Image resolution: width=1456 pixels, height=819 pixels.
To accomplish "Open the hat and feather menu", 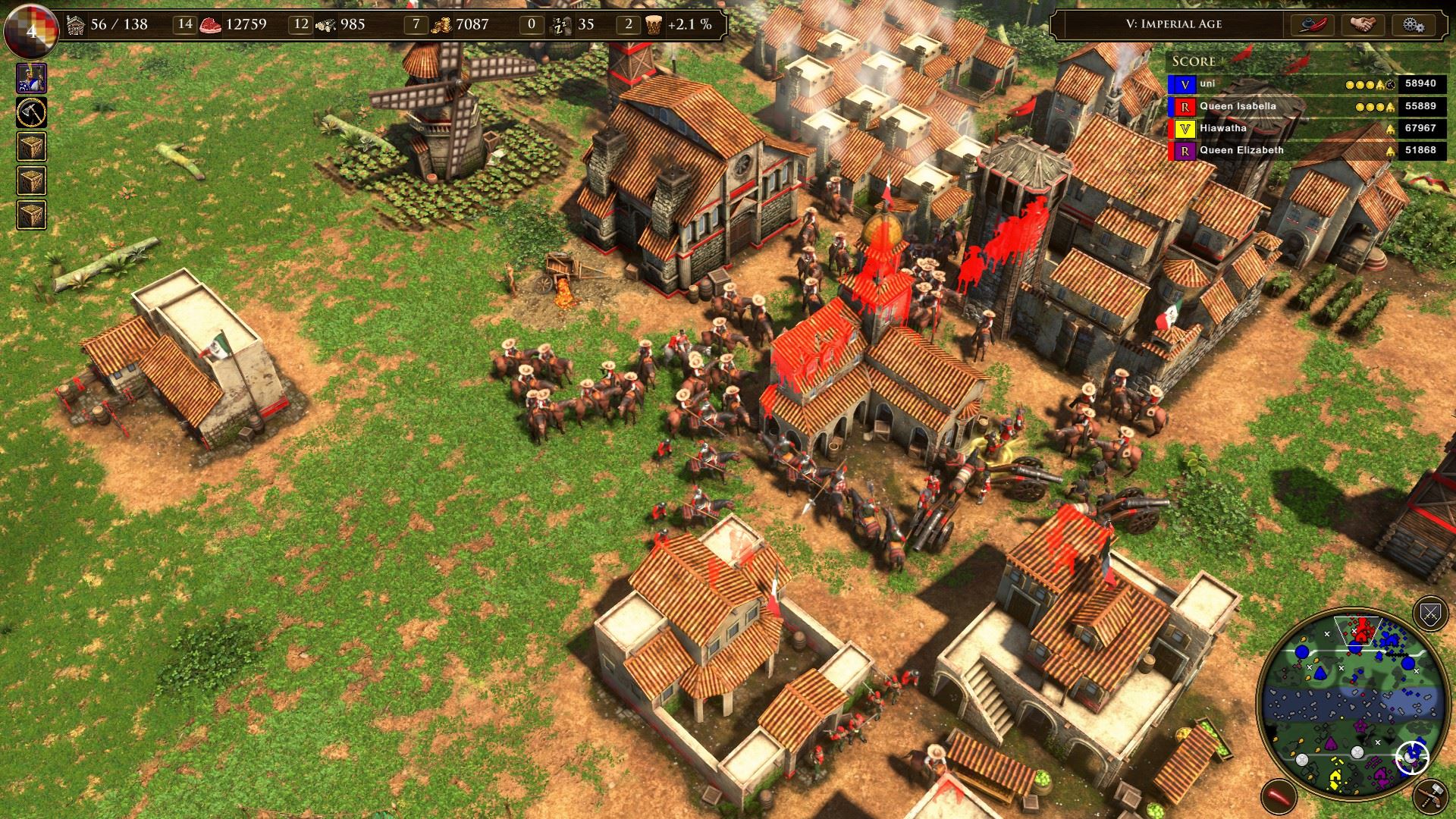I will [x=1313, y=24].
